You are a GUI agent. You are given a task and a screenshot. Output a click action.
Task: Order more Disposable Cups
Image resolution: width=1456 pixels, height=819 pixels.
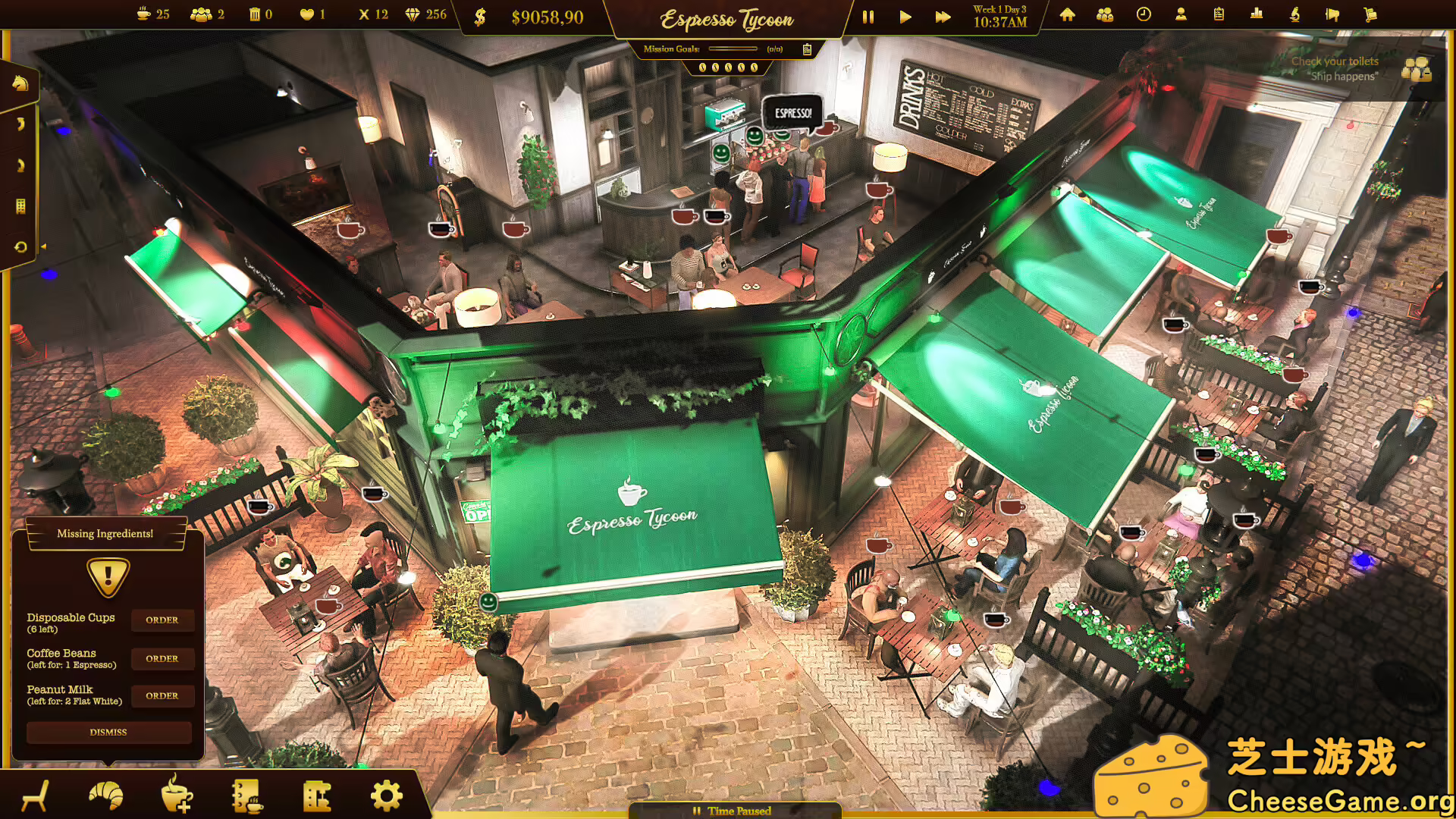point(162,620)
